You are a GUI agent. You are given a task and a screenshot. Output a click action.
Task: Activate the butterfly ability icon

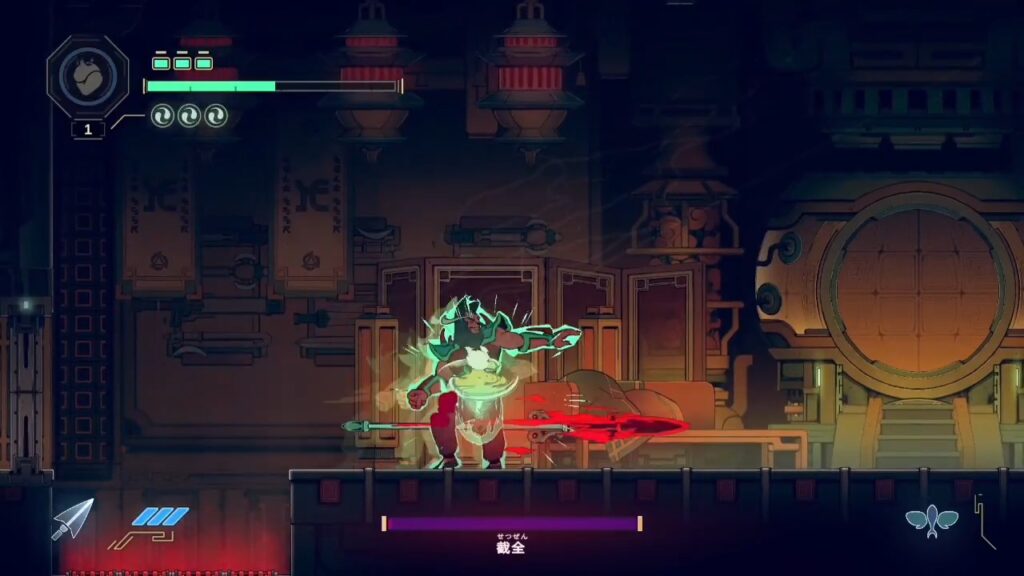[931, 520]
